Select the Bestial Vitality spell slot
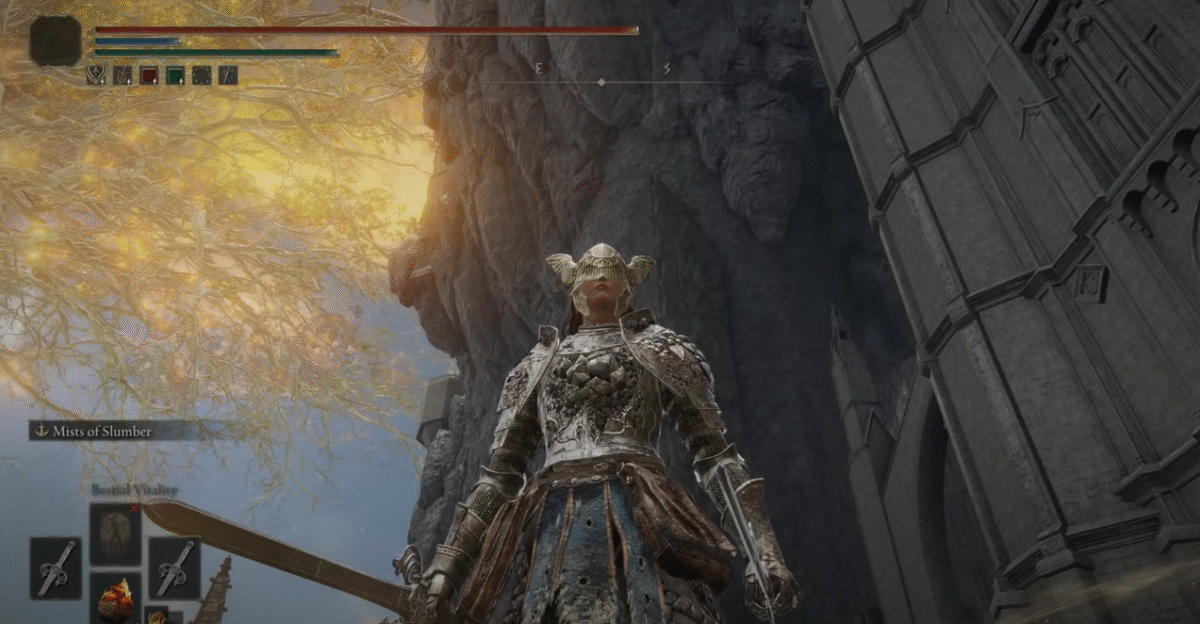This screenshot has height=624, width=1200. [x=115, y=533]
